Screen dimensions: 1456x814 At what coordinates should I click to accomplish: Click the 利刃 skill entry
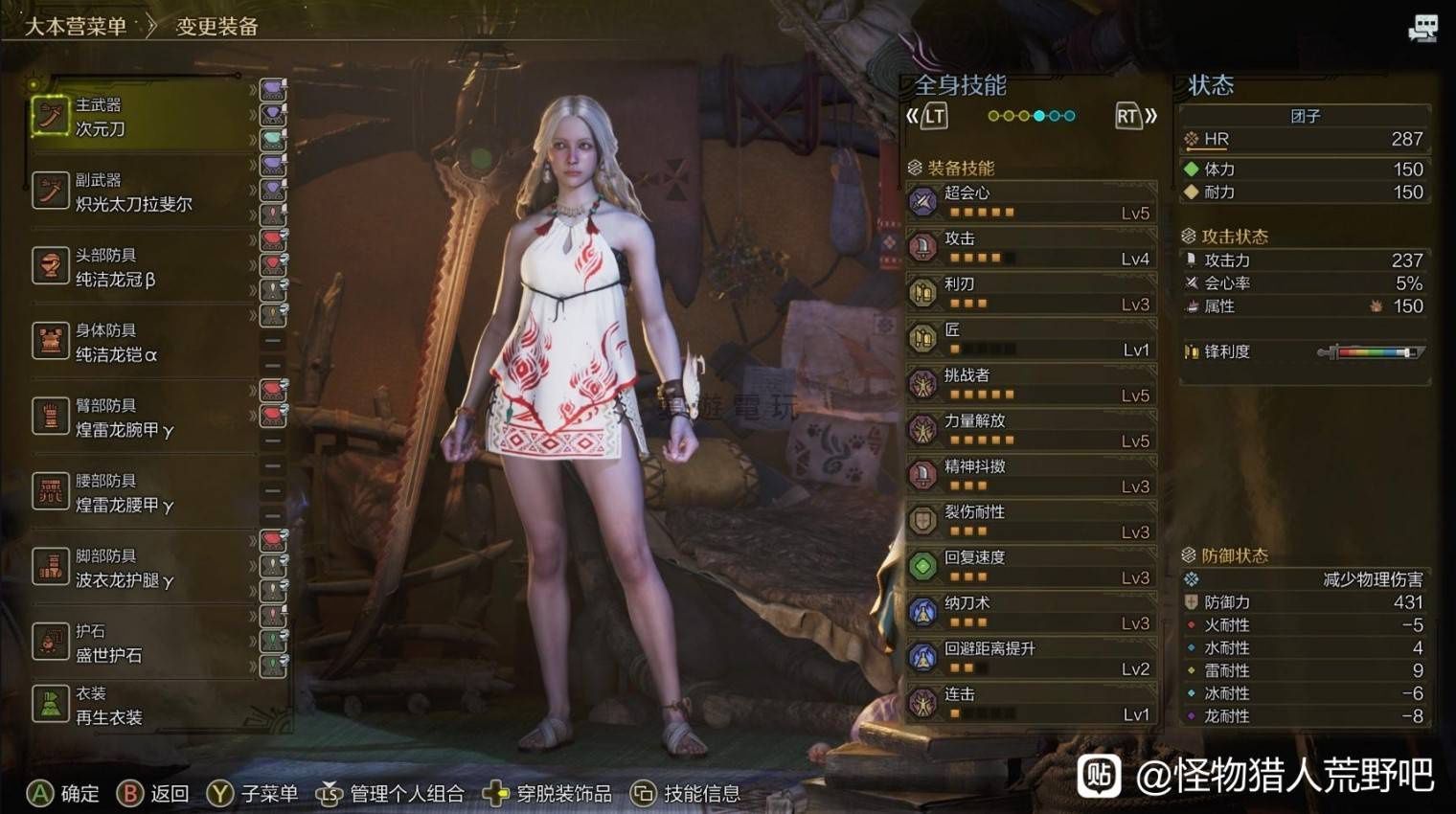[1031, 293]
